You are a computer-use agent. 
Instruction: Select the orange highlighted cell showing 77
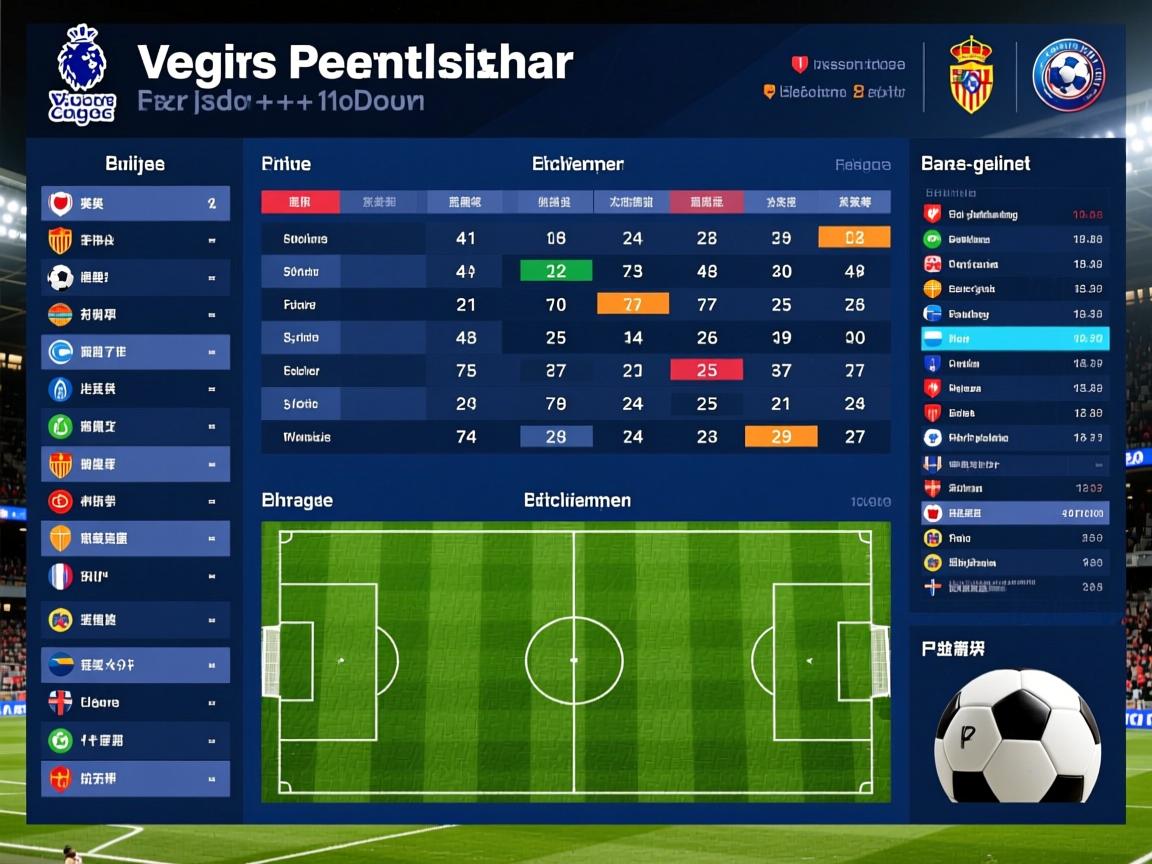[632, 304]
